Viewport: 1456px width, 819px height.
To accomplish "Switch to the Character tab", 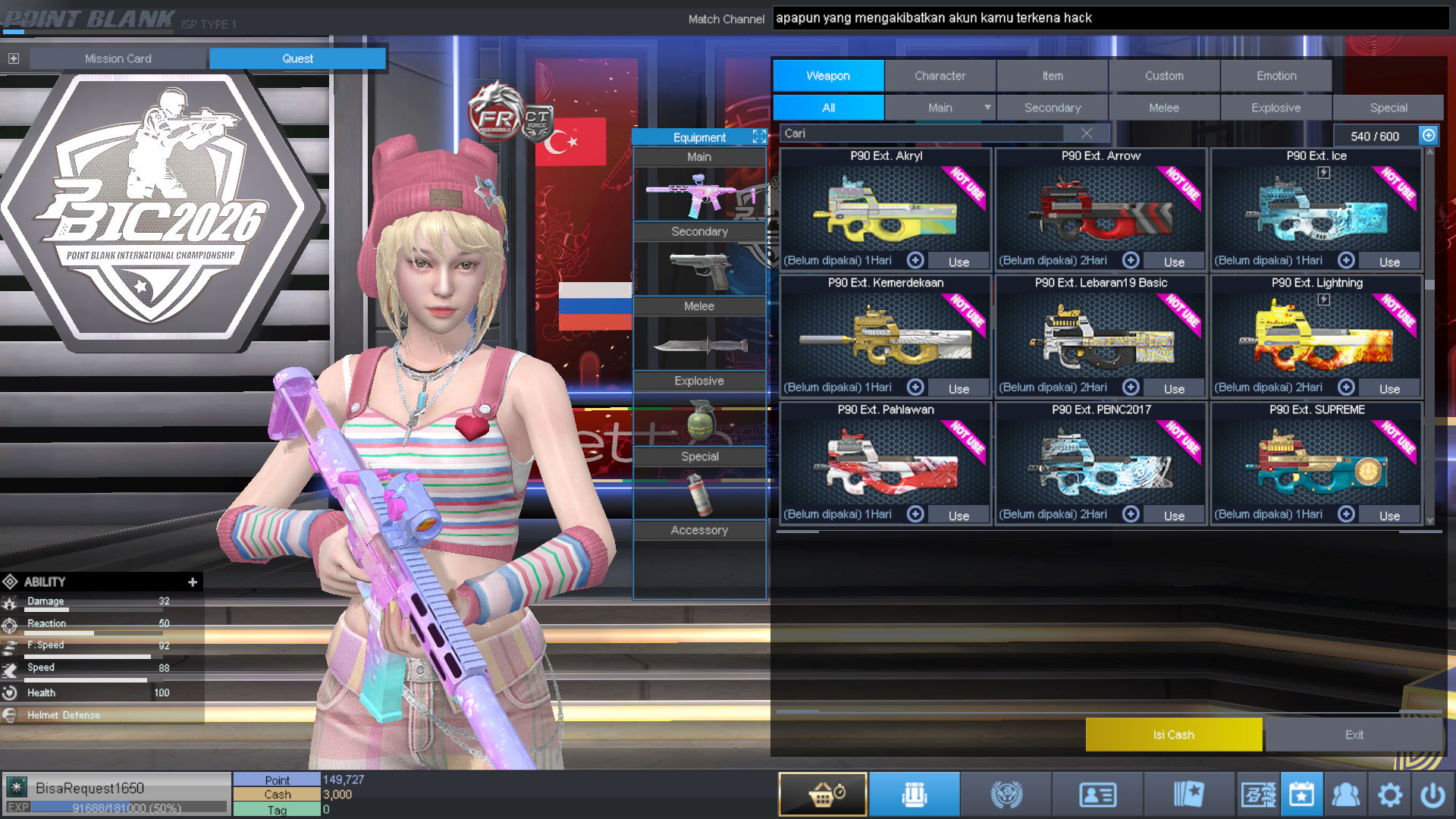I will point(940,76).
